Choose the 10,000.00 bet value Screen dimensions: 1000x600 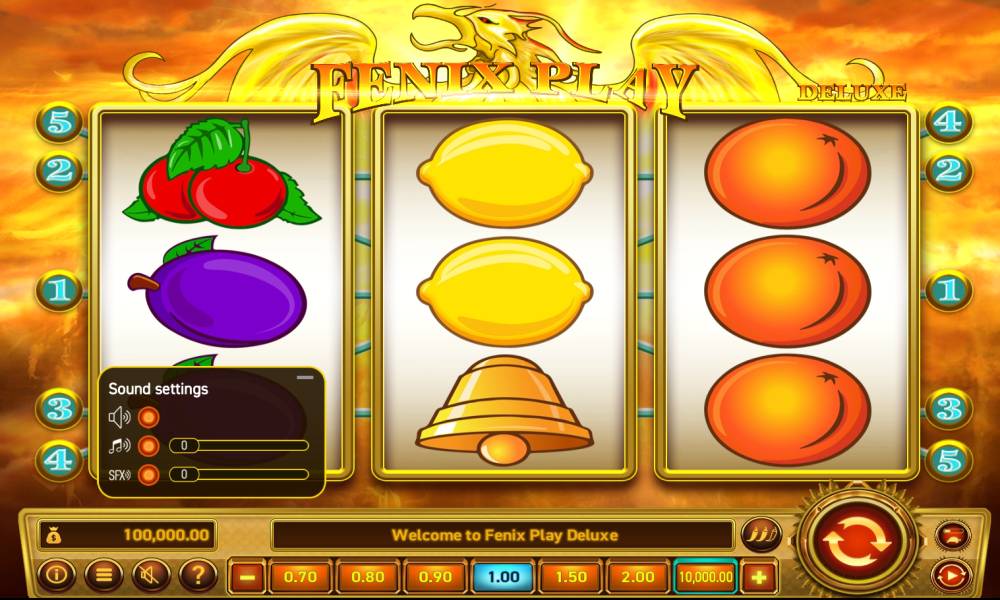click(705, 577)
